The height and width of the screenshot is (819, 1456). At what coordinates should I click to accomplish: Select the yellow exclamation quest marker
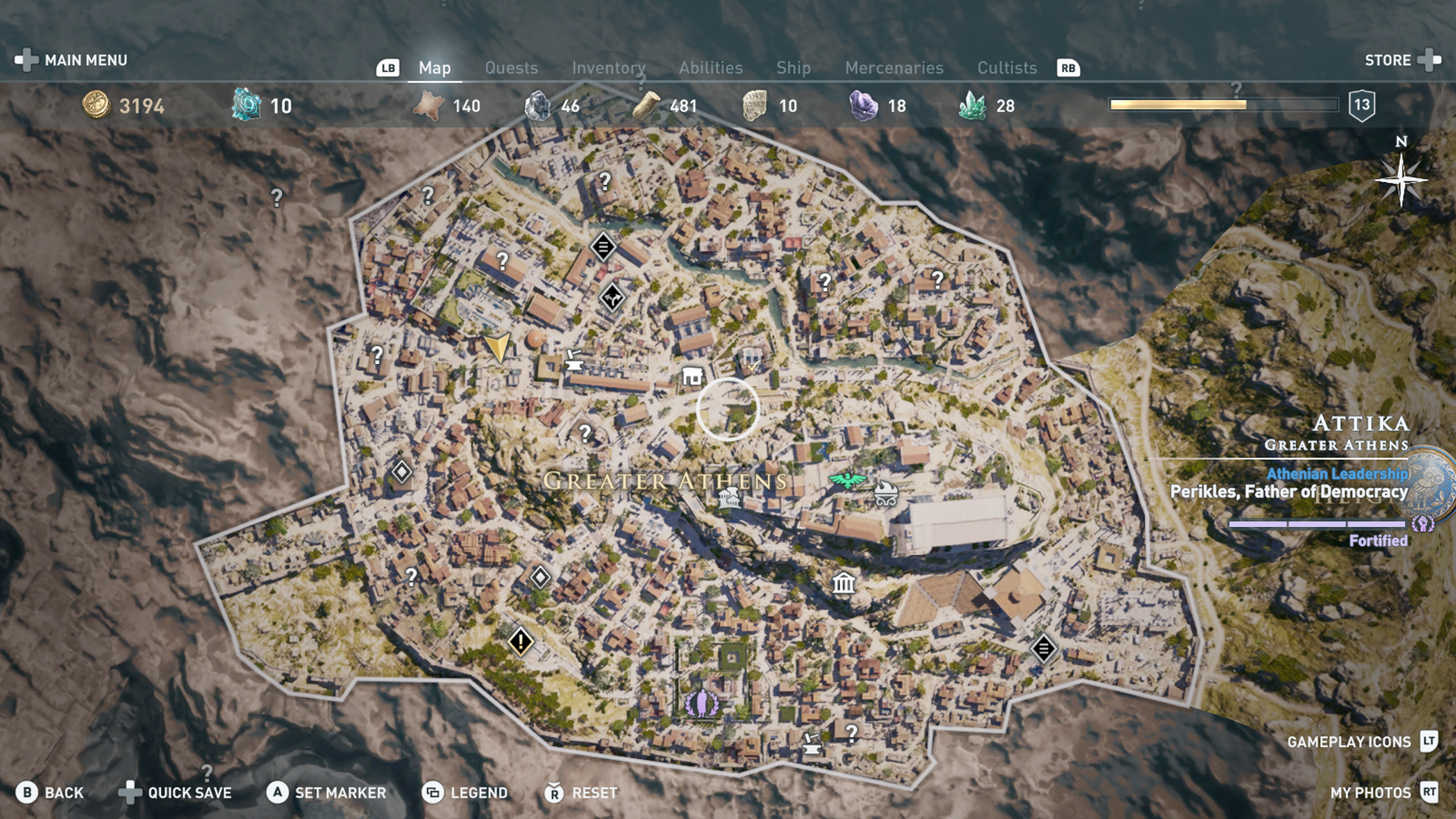click(x=521, y=642)
